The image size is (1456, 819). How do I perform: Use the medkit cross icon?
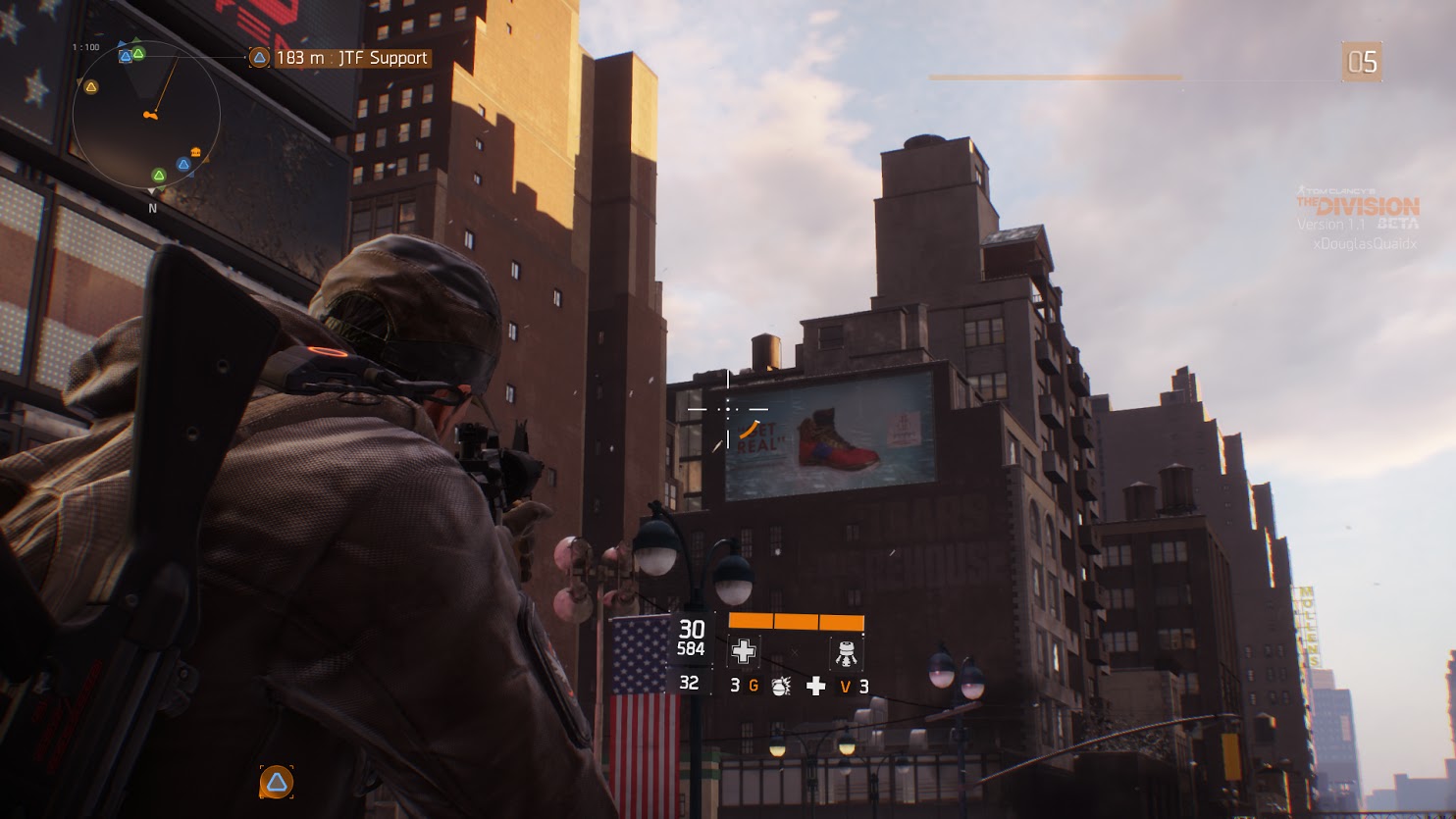(815, 687)
